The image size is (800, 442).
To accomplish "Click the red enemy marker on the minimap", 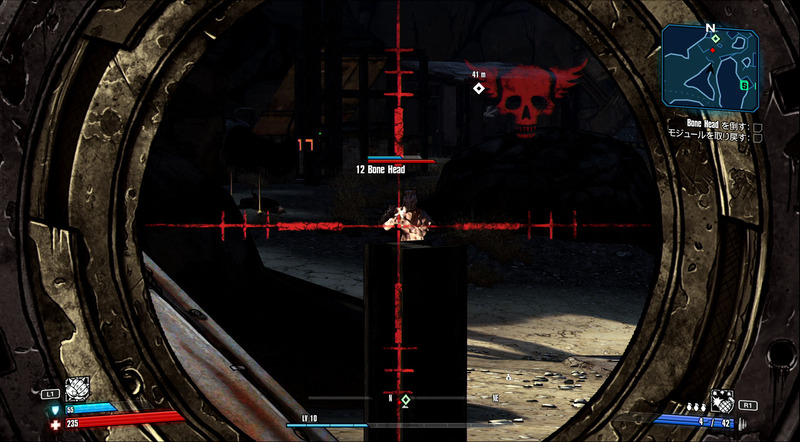I will click(712, 48).
